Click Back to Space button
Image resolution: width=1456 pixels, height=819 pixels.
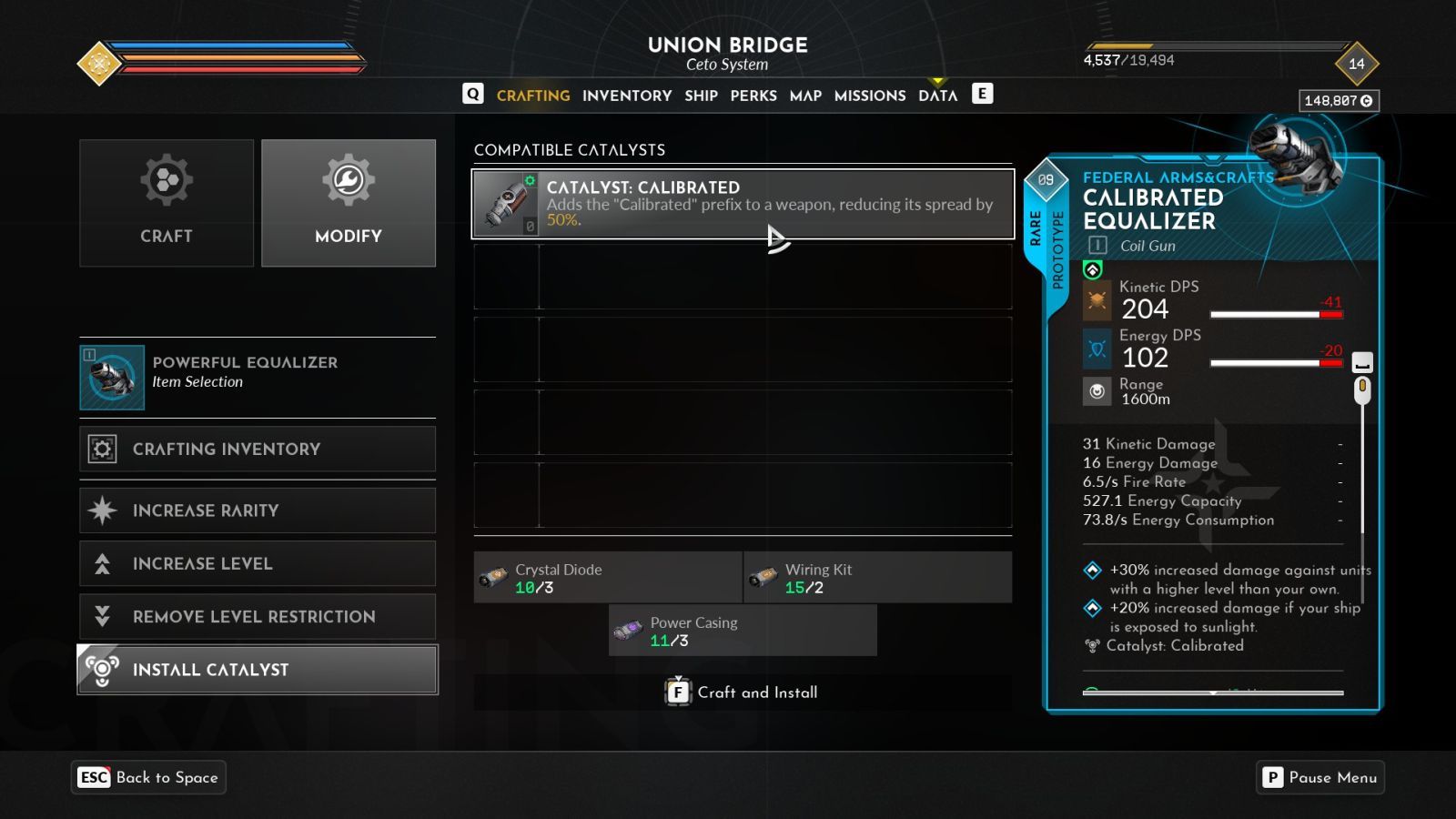(149, 777)
